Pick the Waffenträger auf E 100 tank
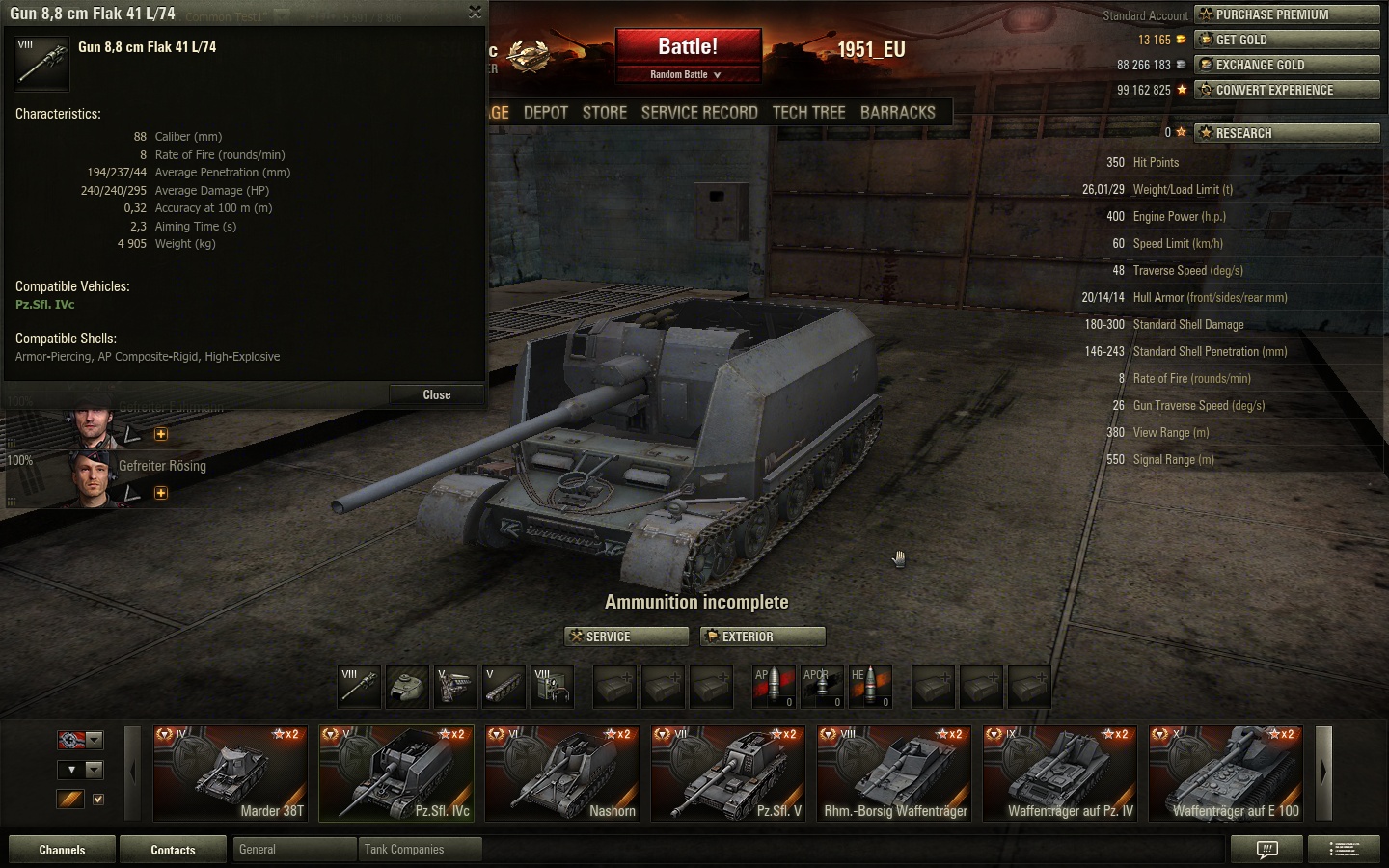The height and width of the screenshot is (868, 1389). 1226,773
